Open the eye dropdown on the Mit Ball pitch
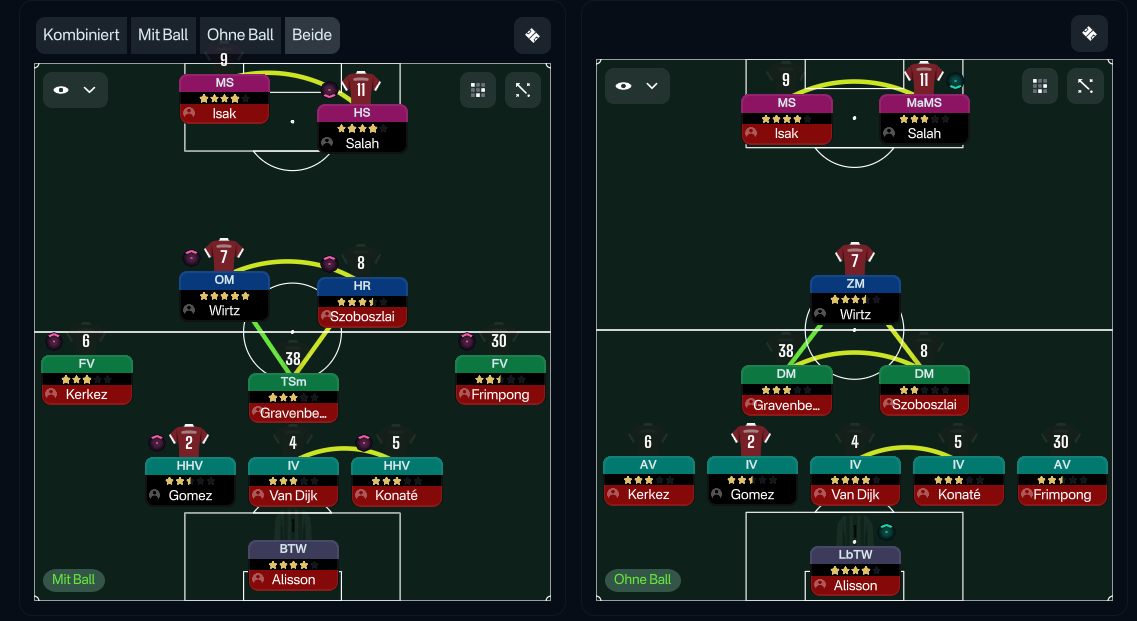Screen dimensions: 1137x621 [x=75, y=90]
